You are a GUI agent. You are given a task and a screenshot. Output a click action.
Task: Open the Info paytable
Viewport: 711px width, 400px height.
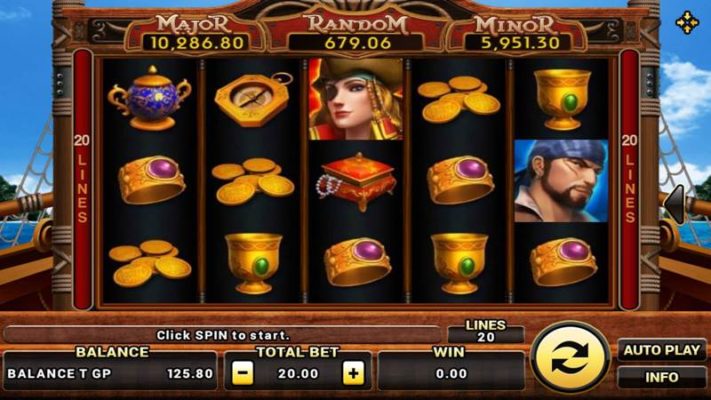click(661, 378)
